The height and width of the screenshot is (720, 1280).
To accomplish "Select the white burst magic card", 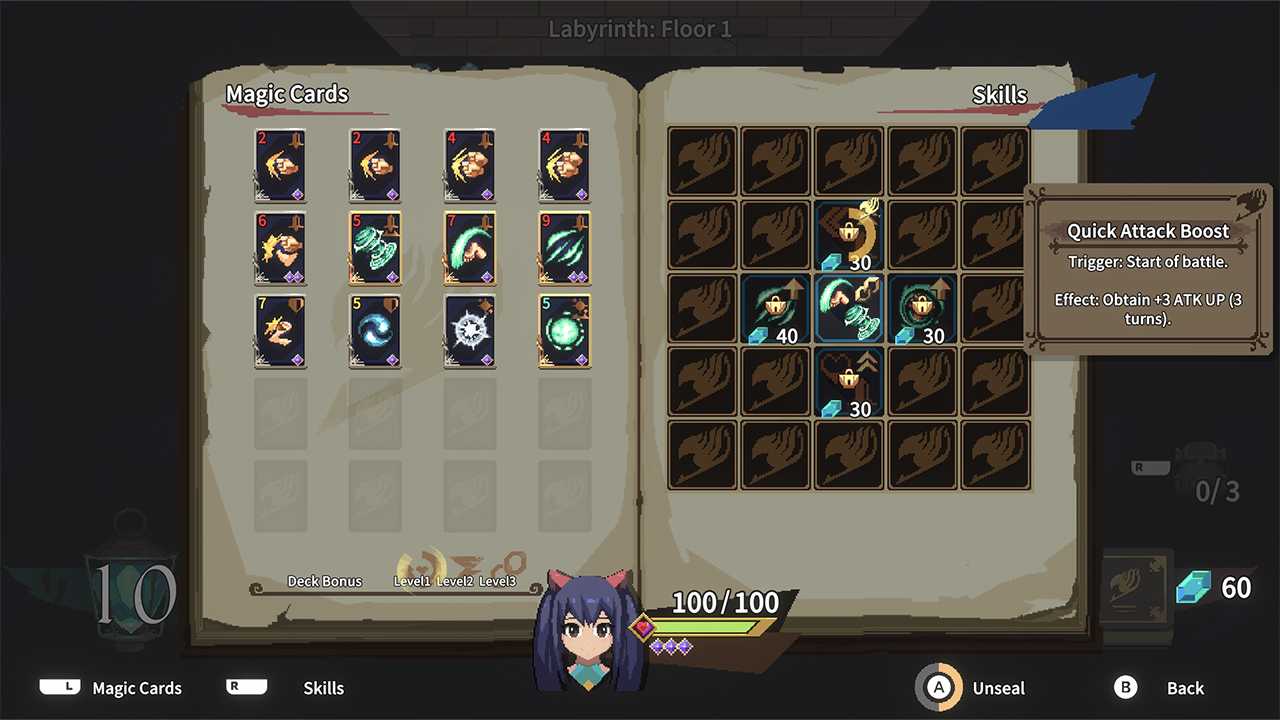I will pos(470,330).
